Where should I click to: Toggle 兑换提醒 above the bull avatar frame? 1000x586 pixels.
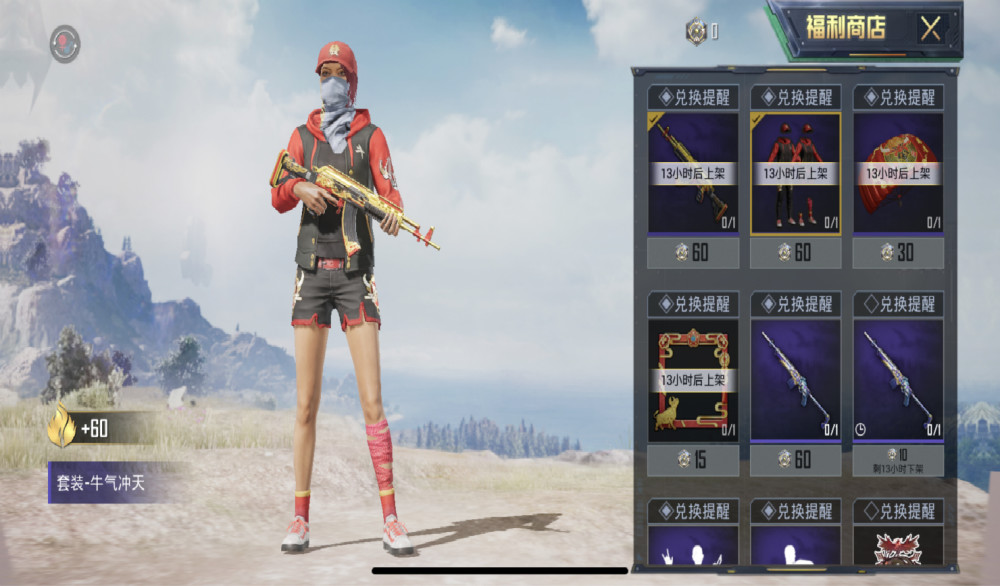coord(693,304)
